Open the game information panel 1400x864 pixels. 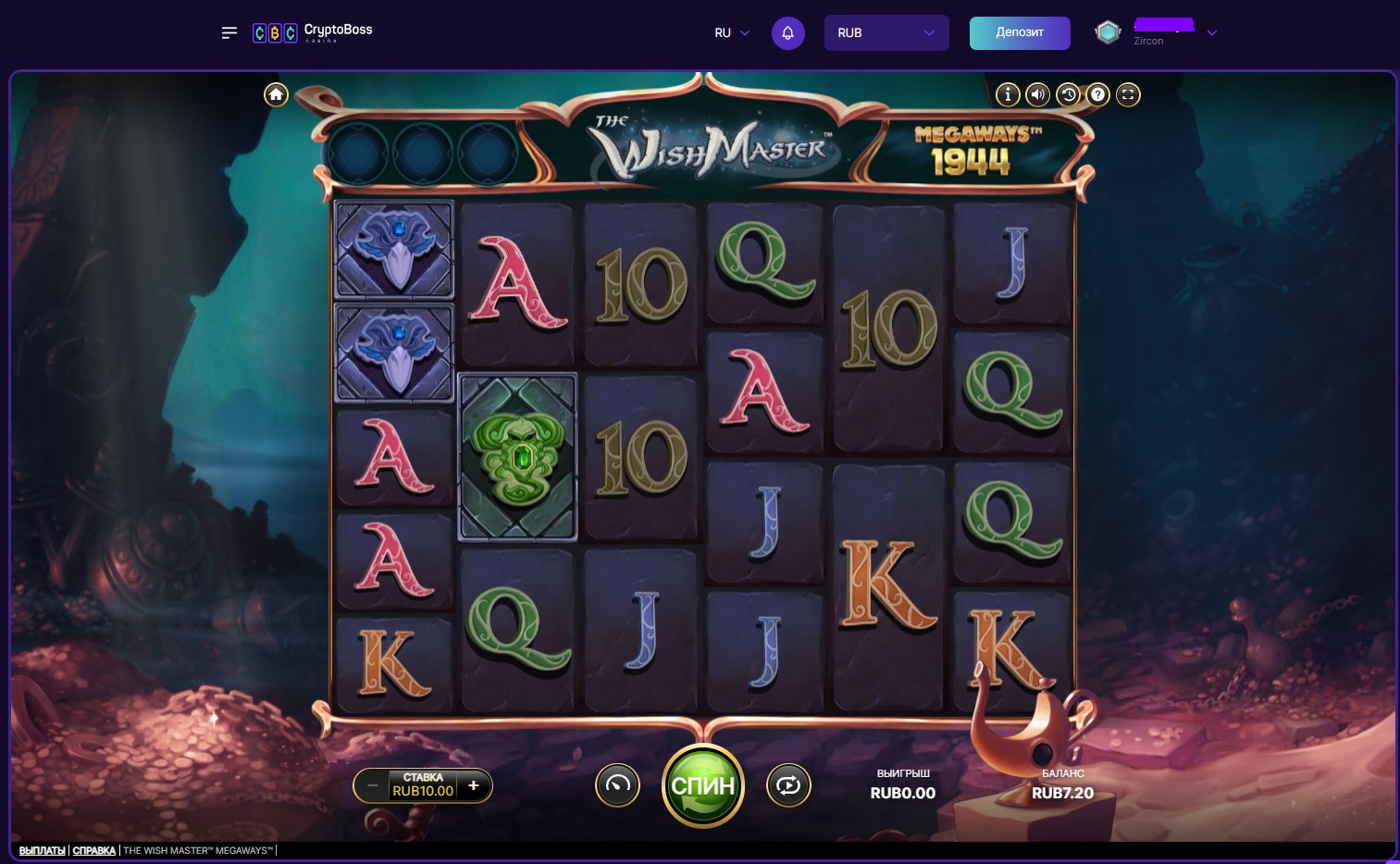coord(1008,94)
